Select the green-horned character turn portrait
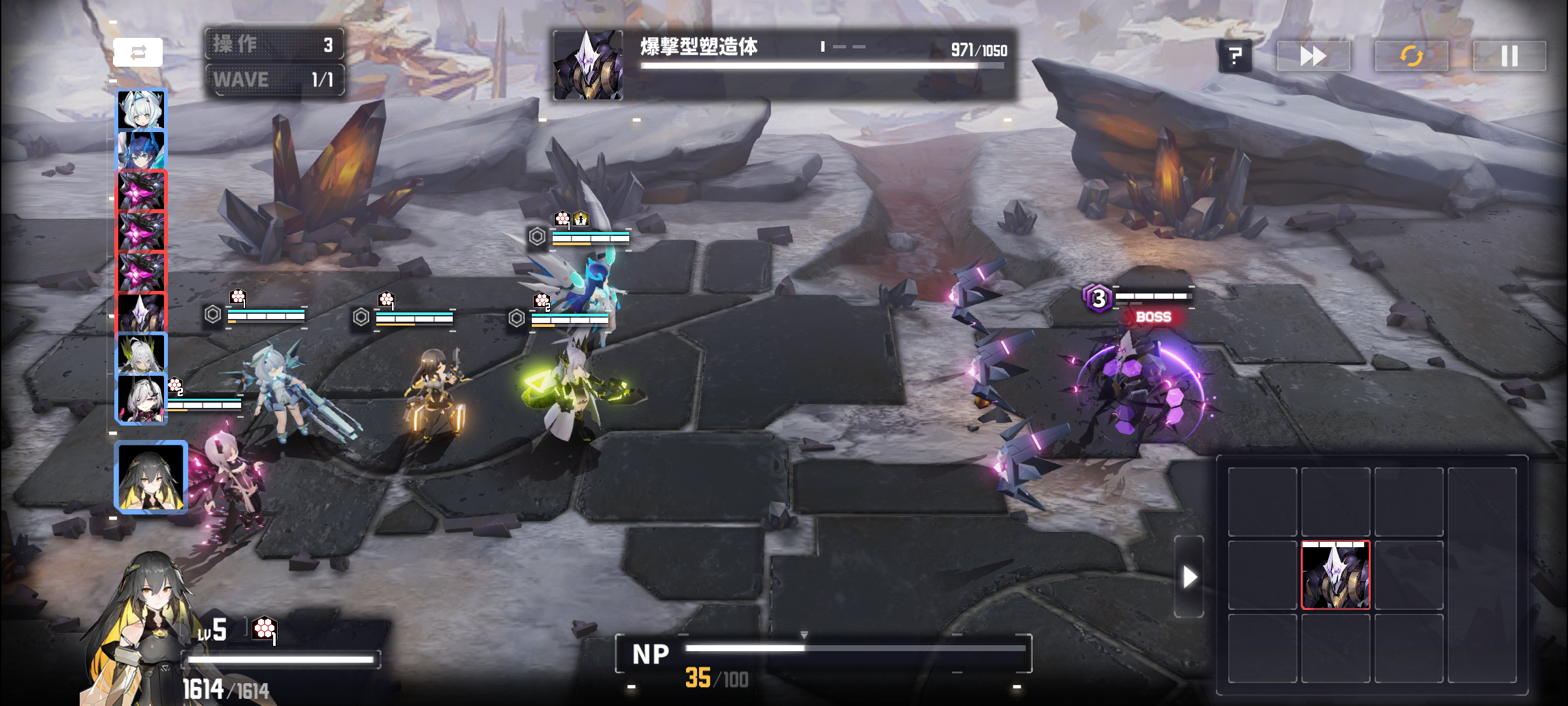 pos(142,353)
